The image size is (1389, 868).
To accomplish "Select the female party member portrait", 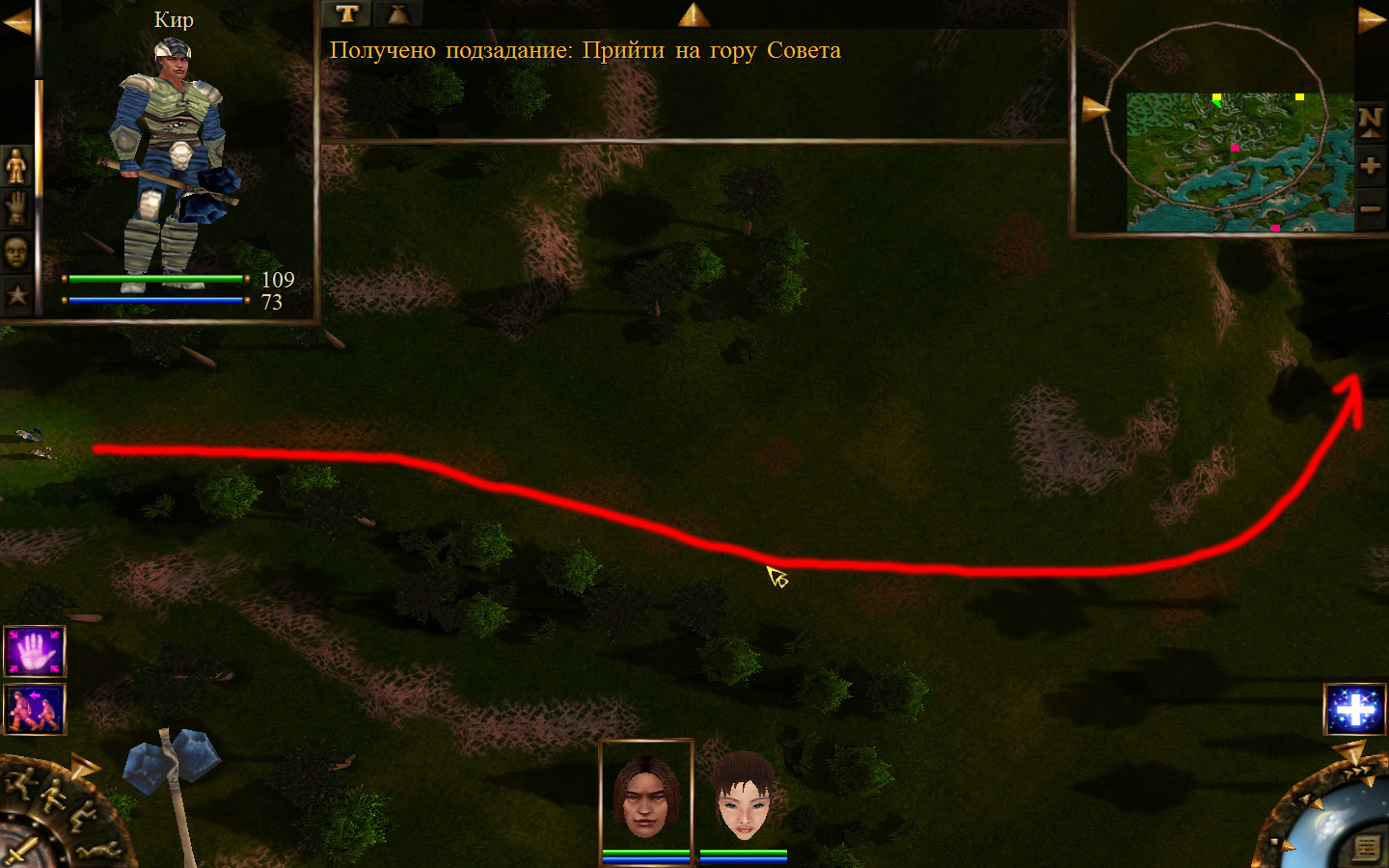I will 744,797.
